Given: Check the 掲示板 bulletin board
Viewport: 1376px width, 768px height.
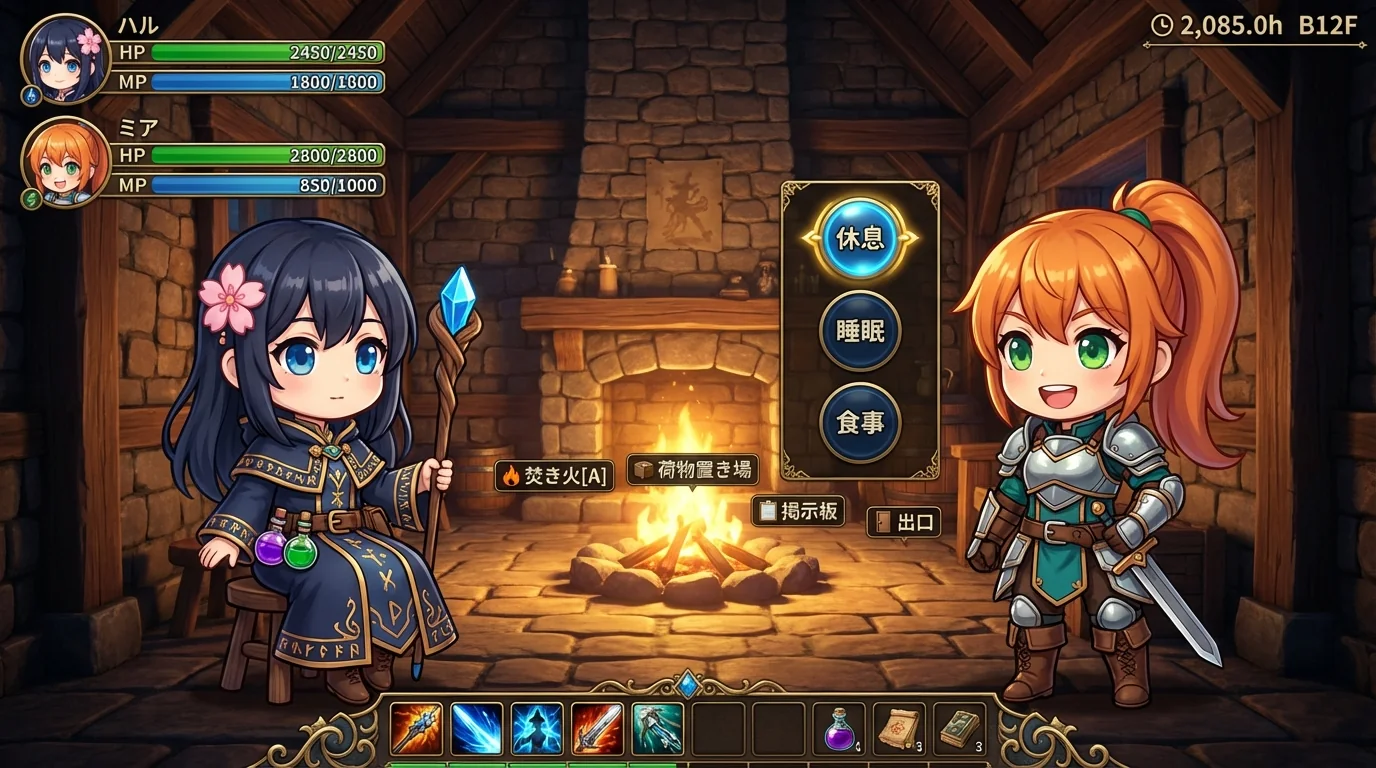Looking at the screenshot, I should pos(800,511).
